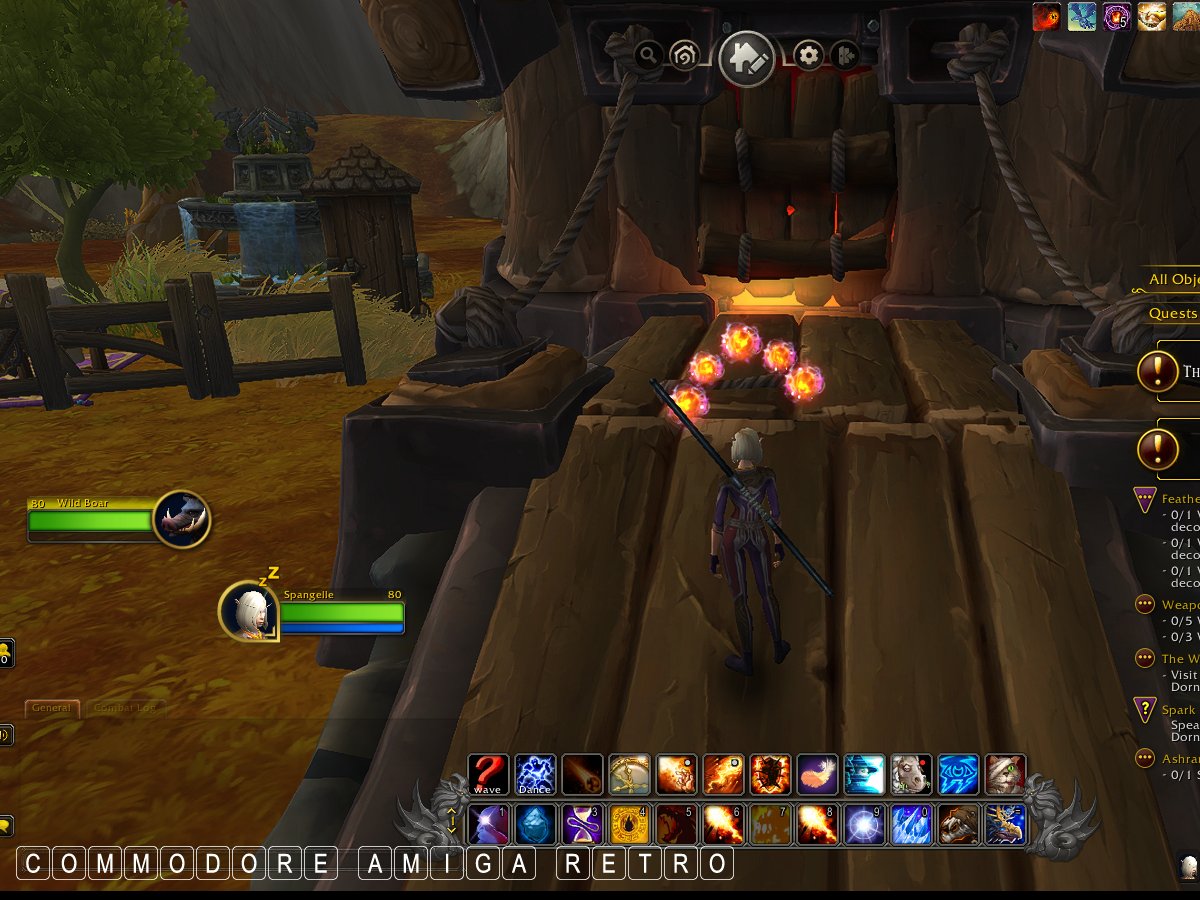Activate the golden flame rune spell

tap(629, 825)
